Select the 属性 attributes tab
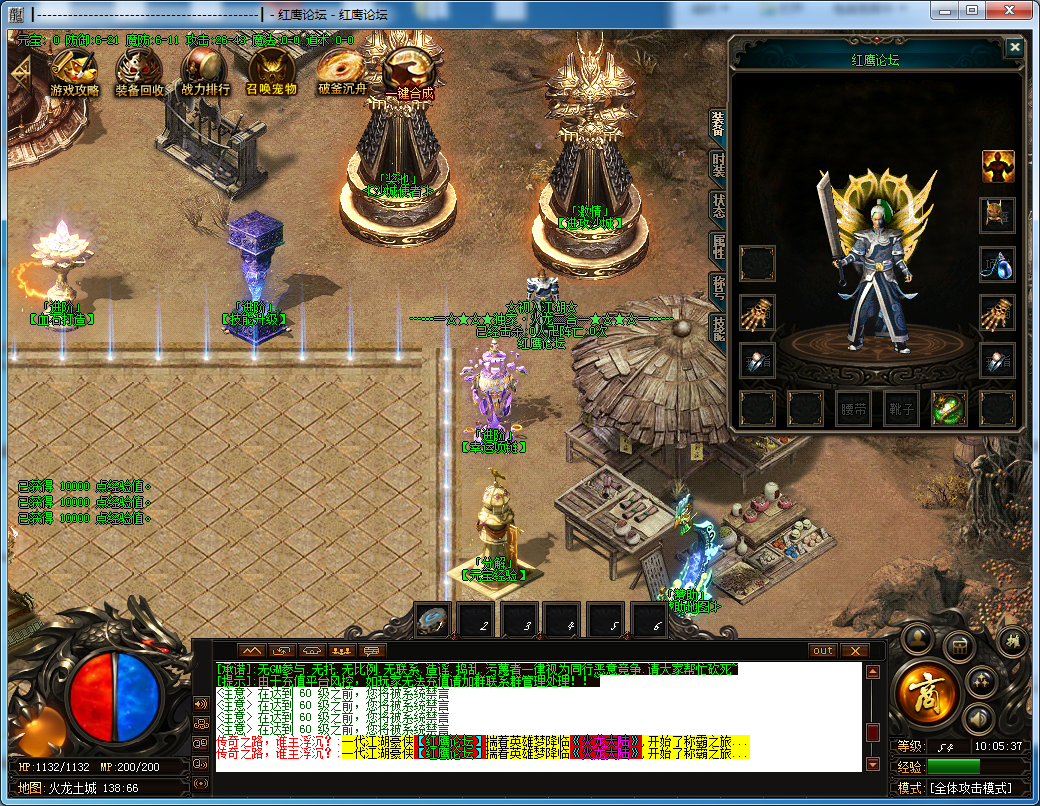 coord(718,246)
